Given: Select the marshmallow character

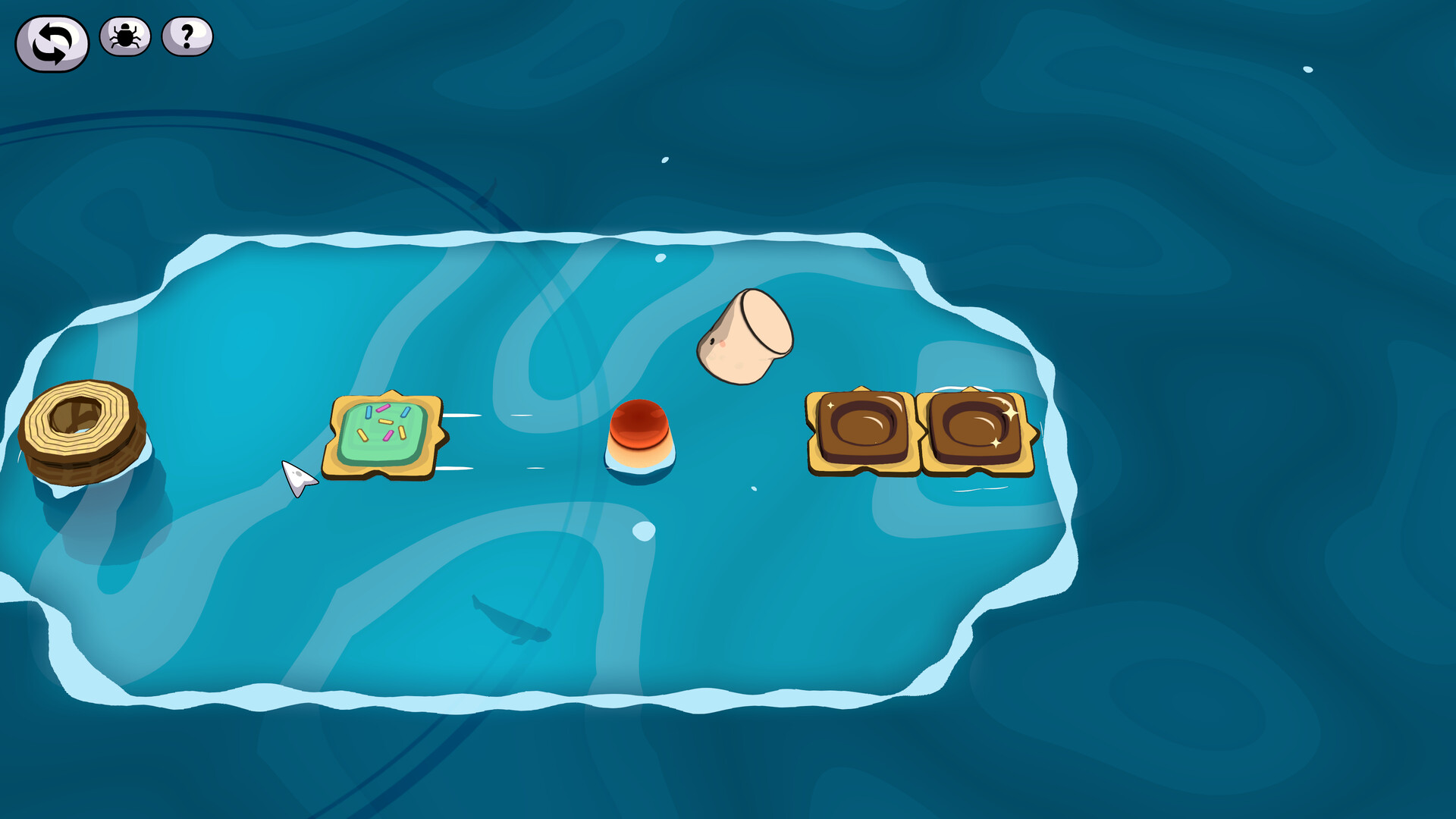Looking at the screenshot, I should (x=745, y=337).
